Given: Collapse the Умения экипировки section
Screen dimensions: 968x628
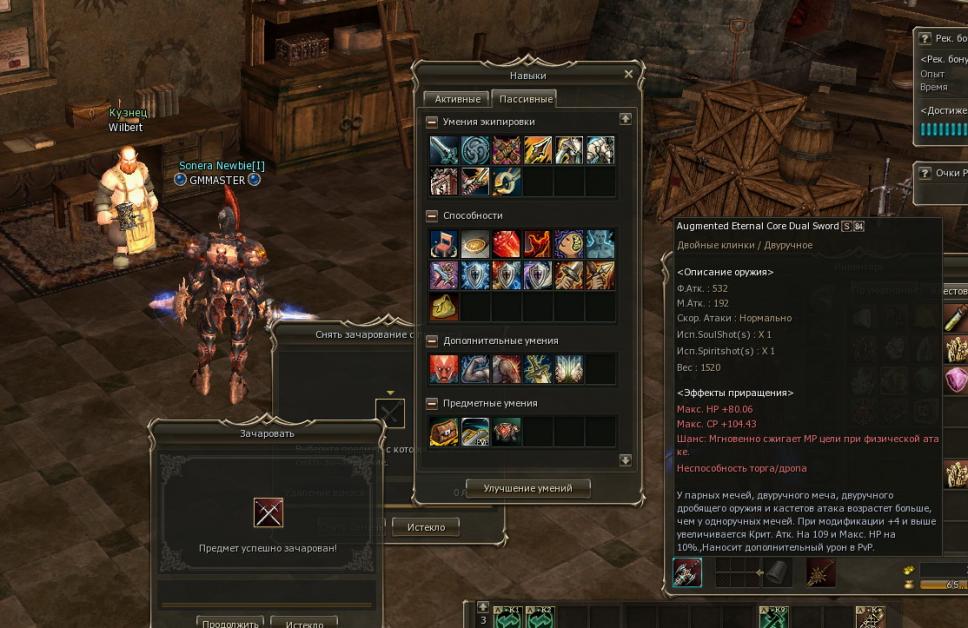Looking at the screenshot, I should pos(432,121).
